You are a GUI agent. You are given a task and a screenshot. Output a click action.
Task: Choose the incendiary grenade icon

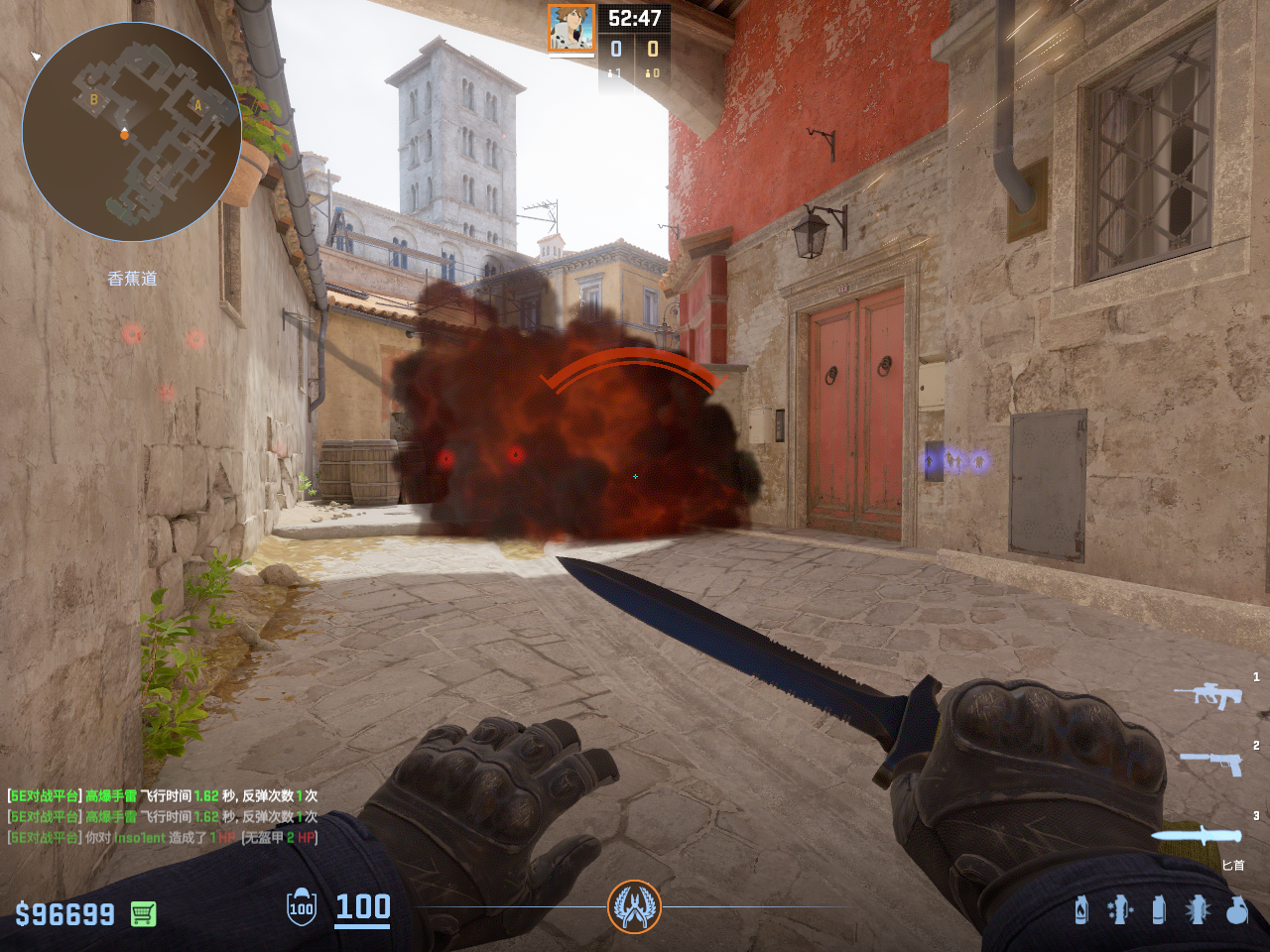tap(1081, 909)
